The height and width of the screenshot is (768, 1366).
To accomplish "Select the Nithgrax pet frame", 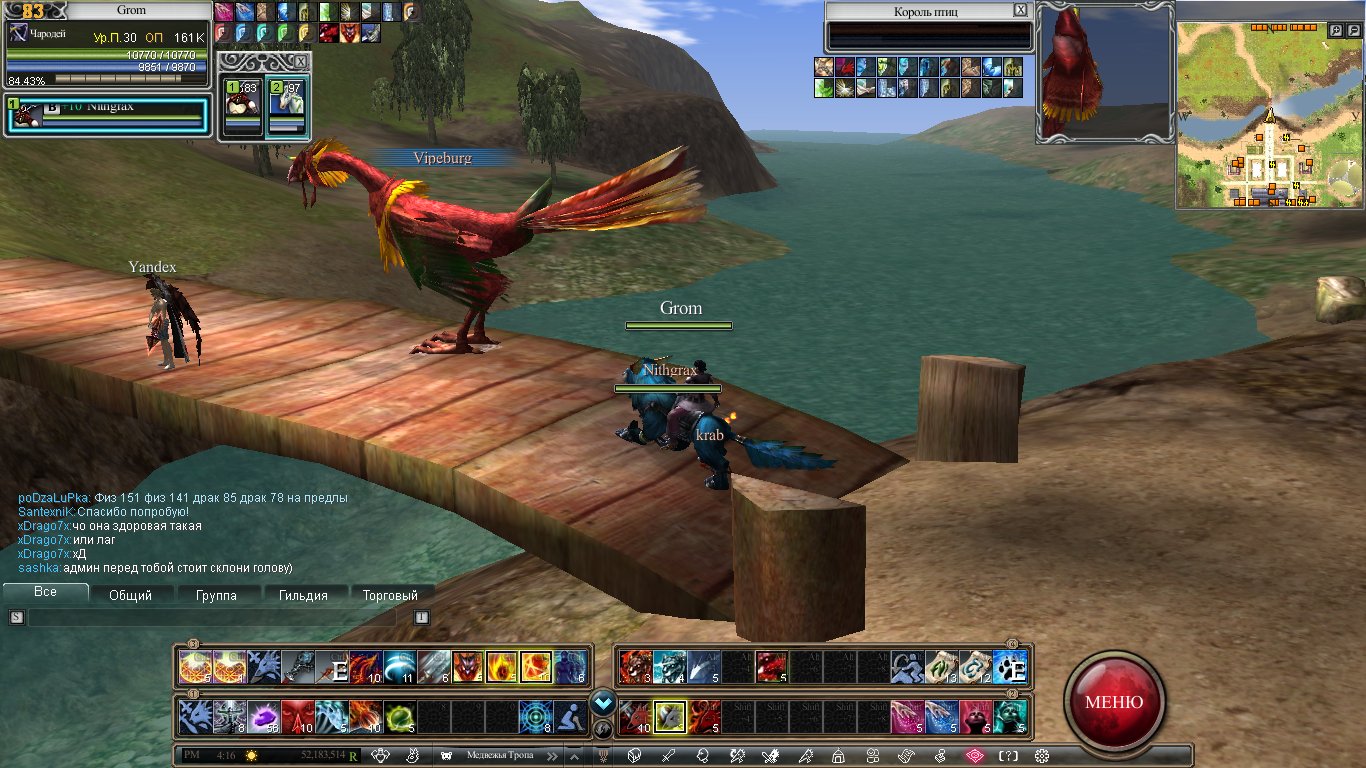I will (107, 117).
